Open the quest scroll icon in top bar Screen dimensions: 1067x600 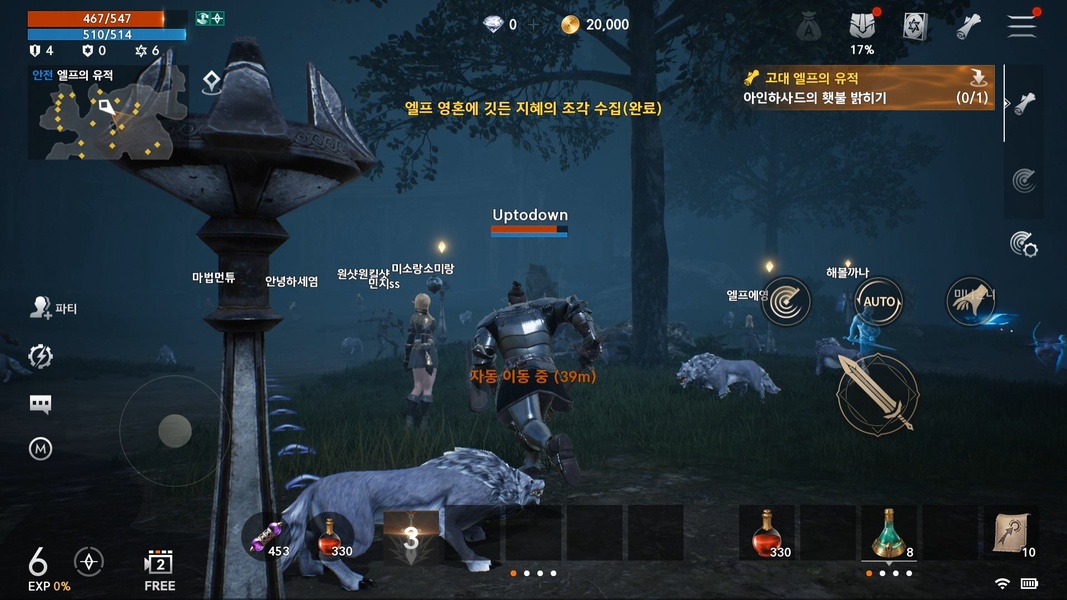tap(968, 27)
